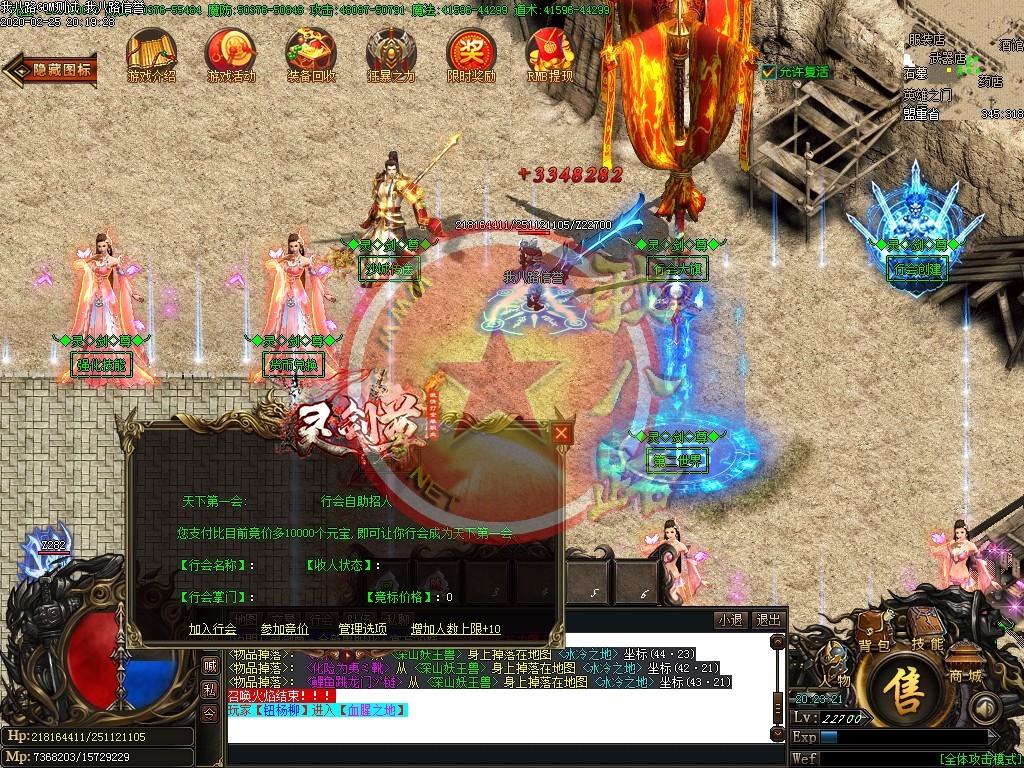This screenshot has width=1024, height=768.
Task: Click the 小退 return-to-character-select button
Action: 730,620
